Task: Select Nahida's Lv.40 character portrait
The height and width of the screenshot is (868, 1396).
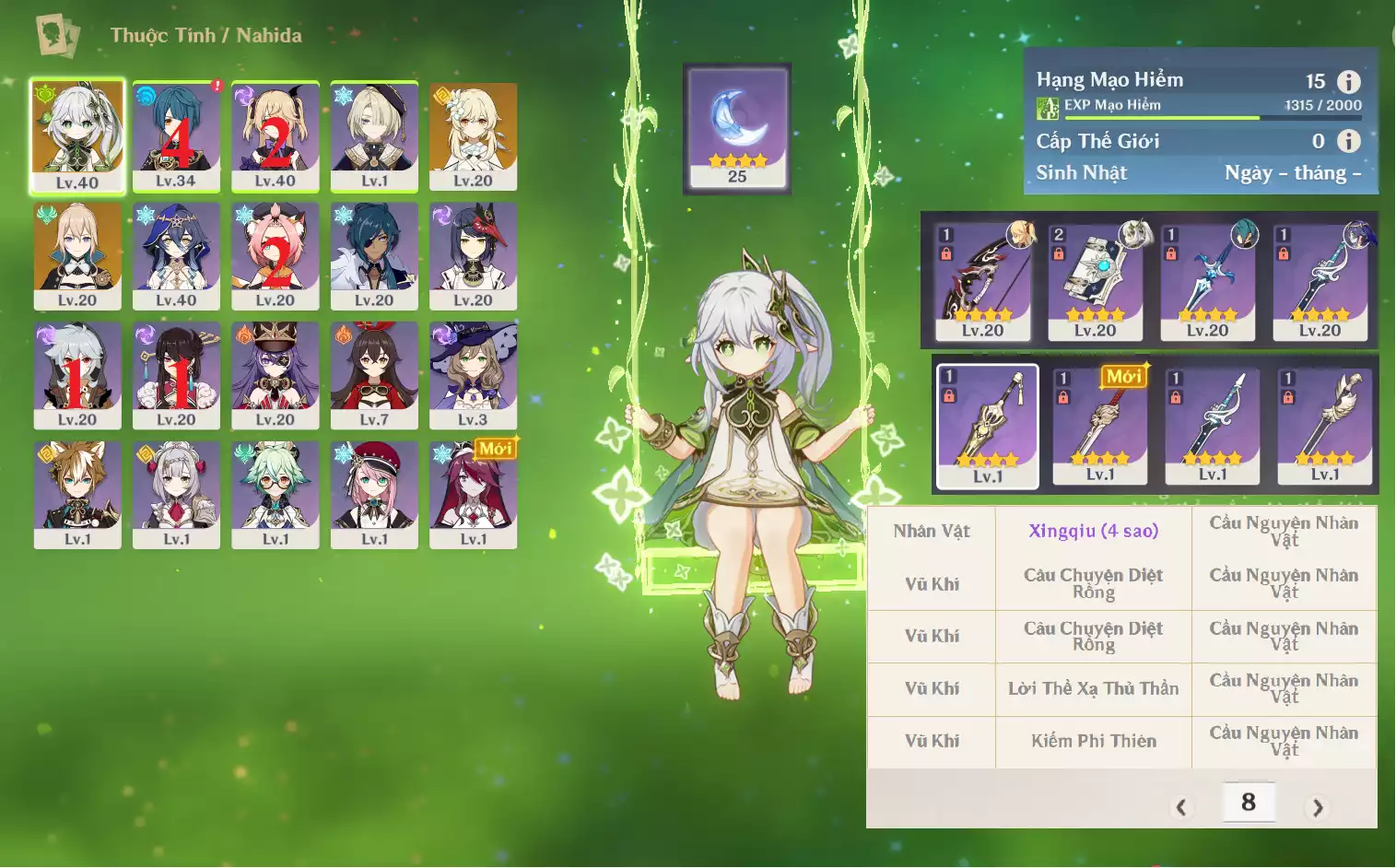Action: 77,135
